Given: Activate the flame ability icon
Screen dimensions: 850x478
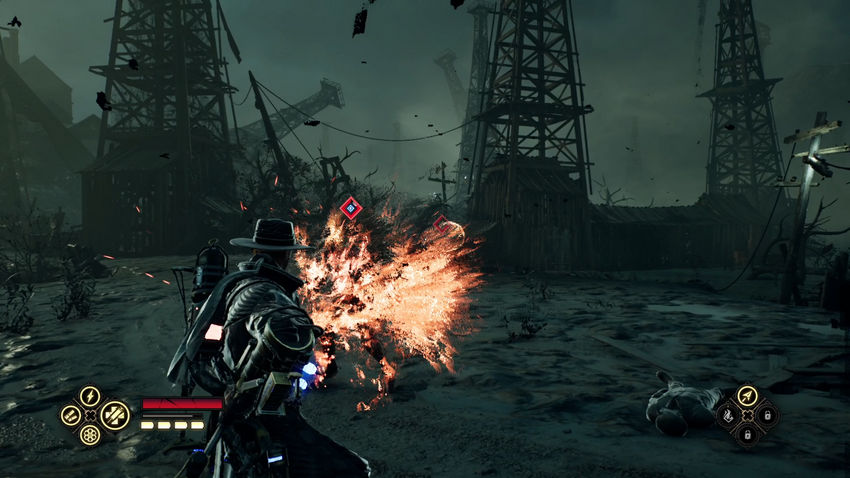Looking at the screenshot, I should tap(728, 414).
